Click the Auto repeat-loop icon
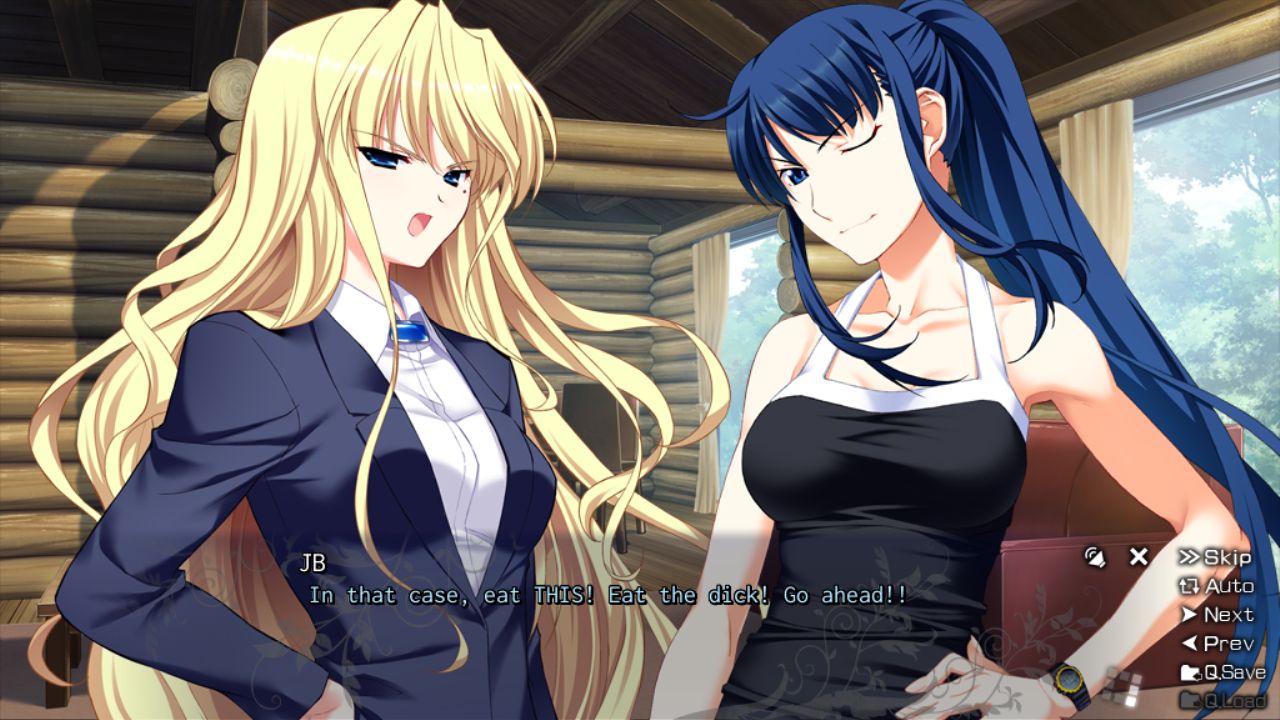Image resolution: width=1280 pixels, height=720 pixels. (1189, 586)
